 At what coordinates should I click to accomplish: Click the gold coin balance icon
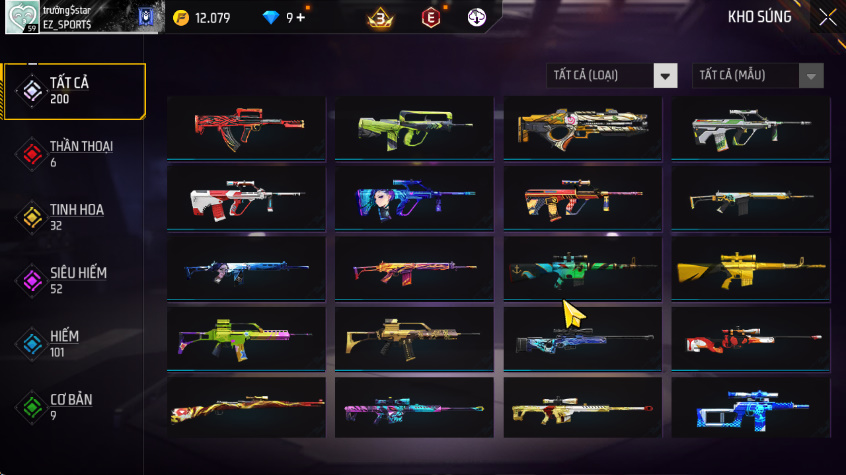click(181, 17)
